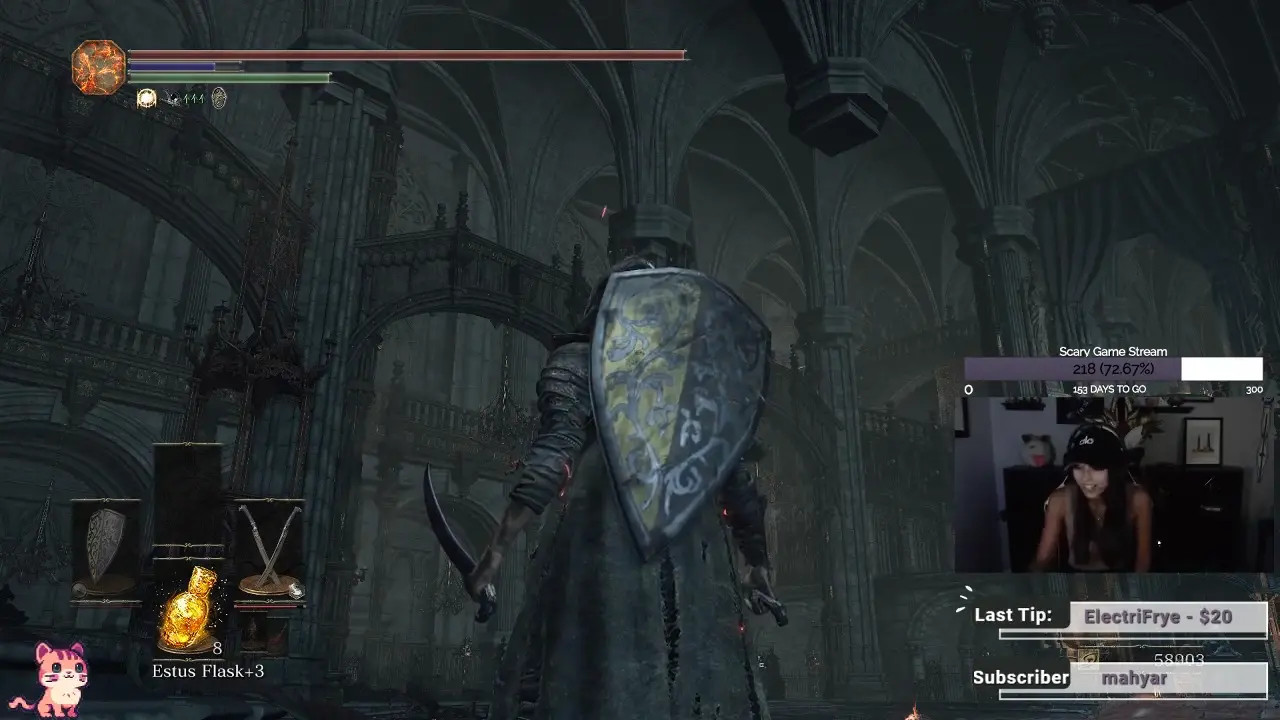Click the glowing round buff status icon
1280x720 pixels.
coord(147,98)
